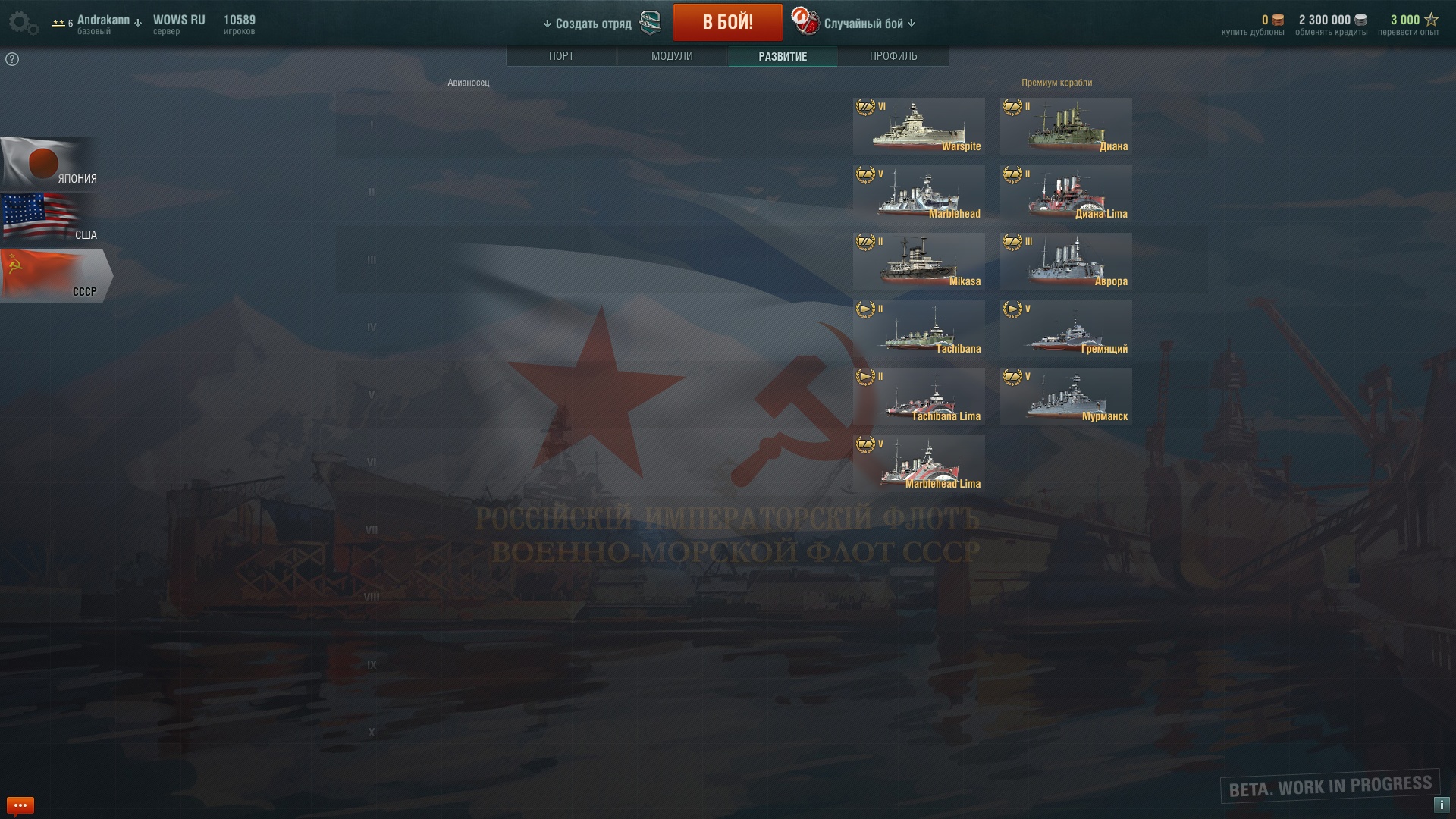Select the Аврора premium ship
Image resolution: width=1456 pixels, height=819 pixels.
(x=1065, y=261)
